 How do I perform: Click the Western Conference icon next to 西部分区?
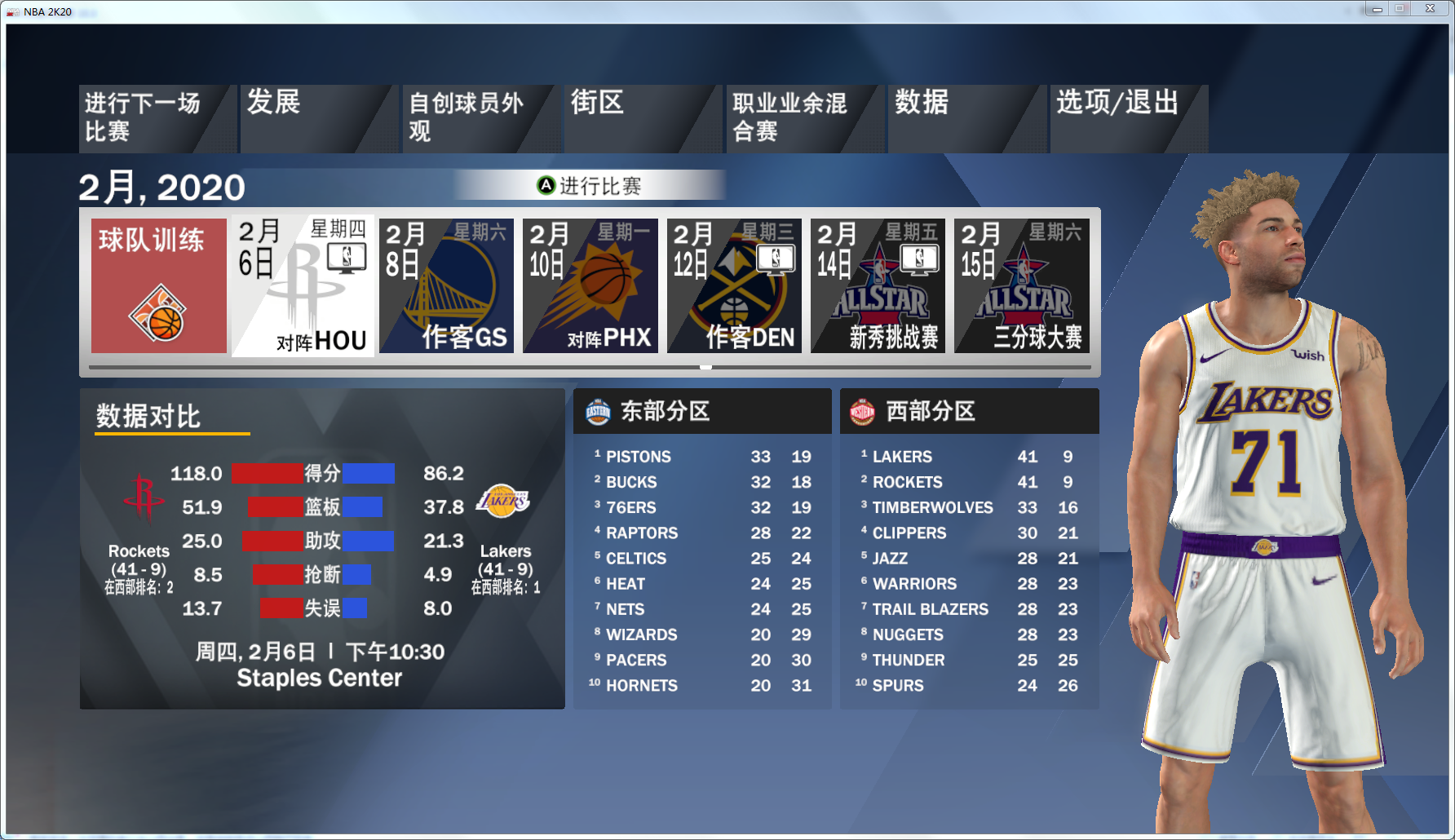pyautogui.click(x=864, y=411)
